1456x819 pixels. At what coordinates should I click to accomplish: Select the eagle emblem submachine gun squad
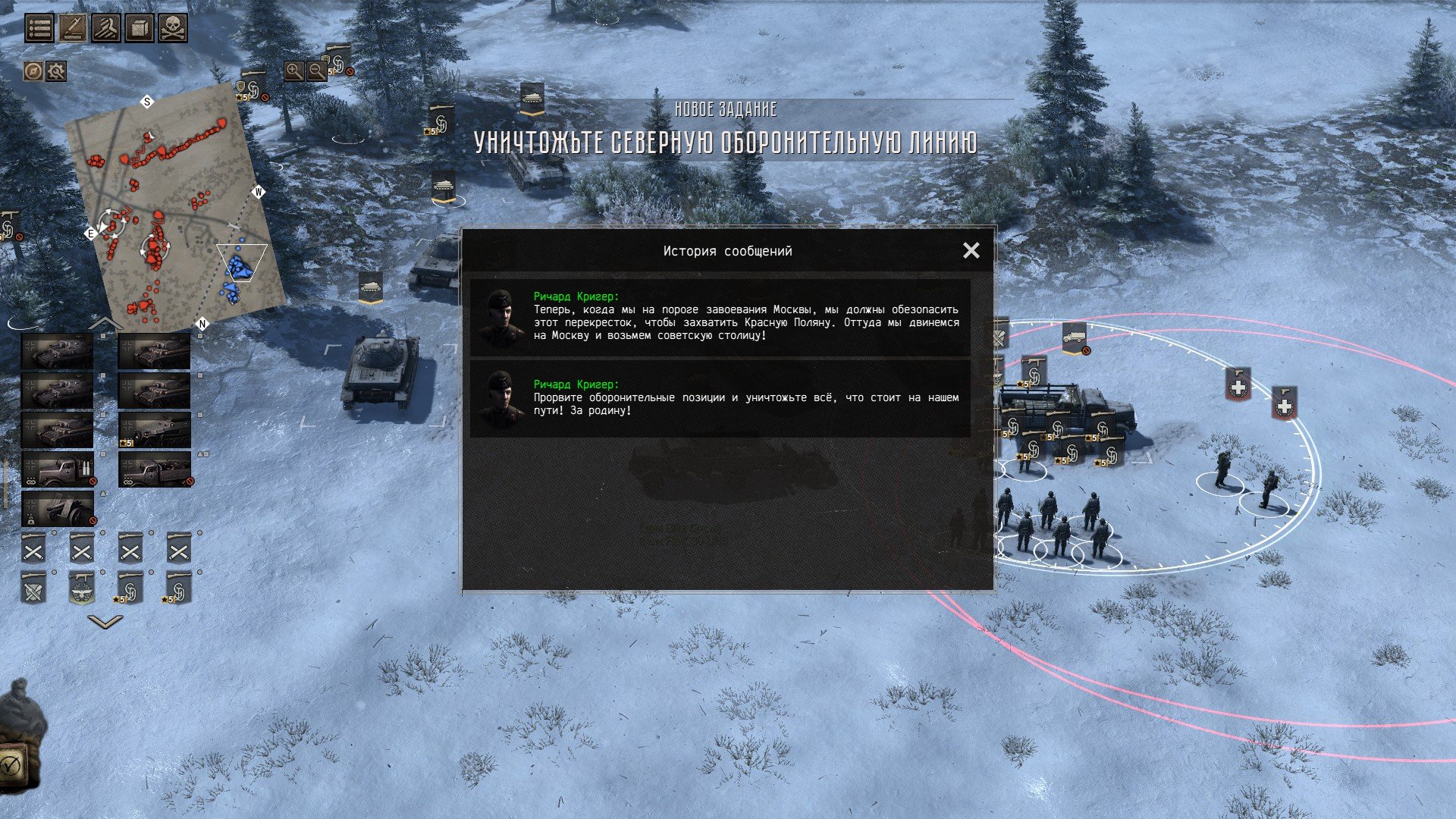pyautogui.click(x=82, y=588)
